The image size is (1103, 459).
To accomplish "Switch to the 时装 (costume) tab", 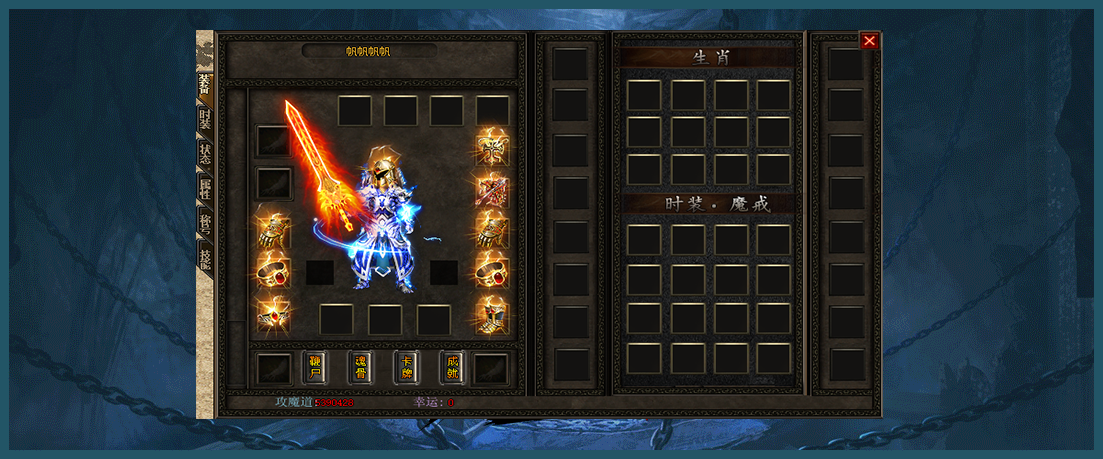I will tap(205, 119).
